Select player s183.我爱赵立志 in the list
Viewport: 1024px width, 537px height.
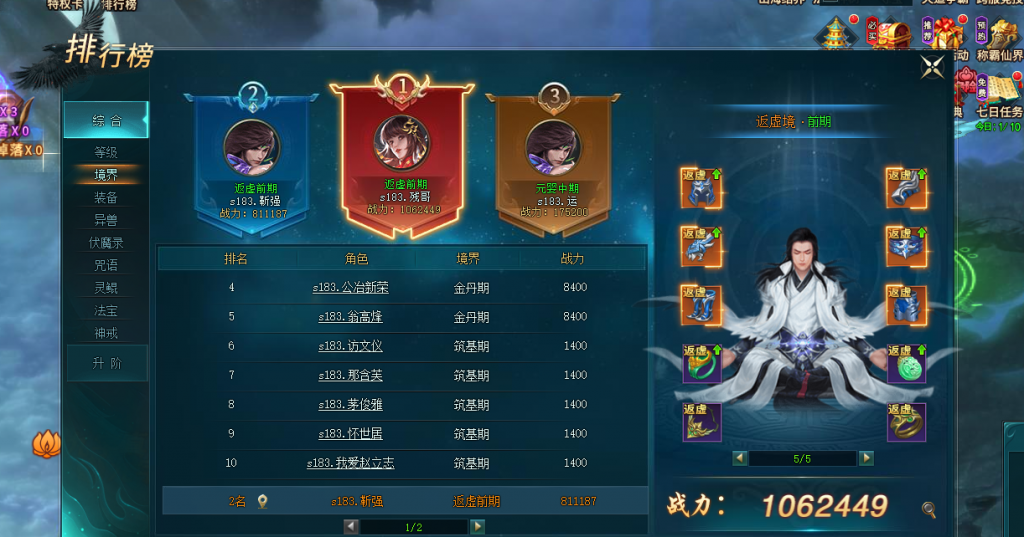[x=350, y=463]
